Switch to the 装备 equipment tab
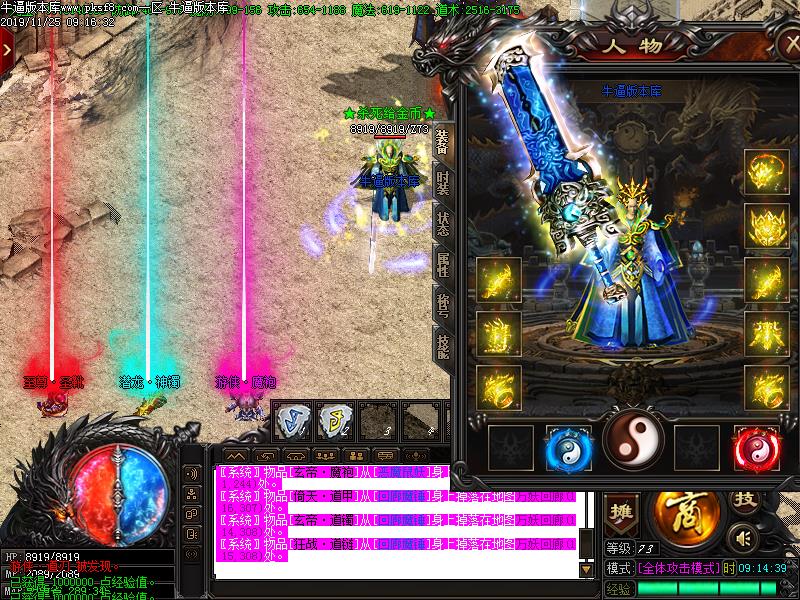The height and width of the screenshot is (600, 800). pos(443,142)
